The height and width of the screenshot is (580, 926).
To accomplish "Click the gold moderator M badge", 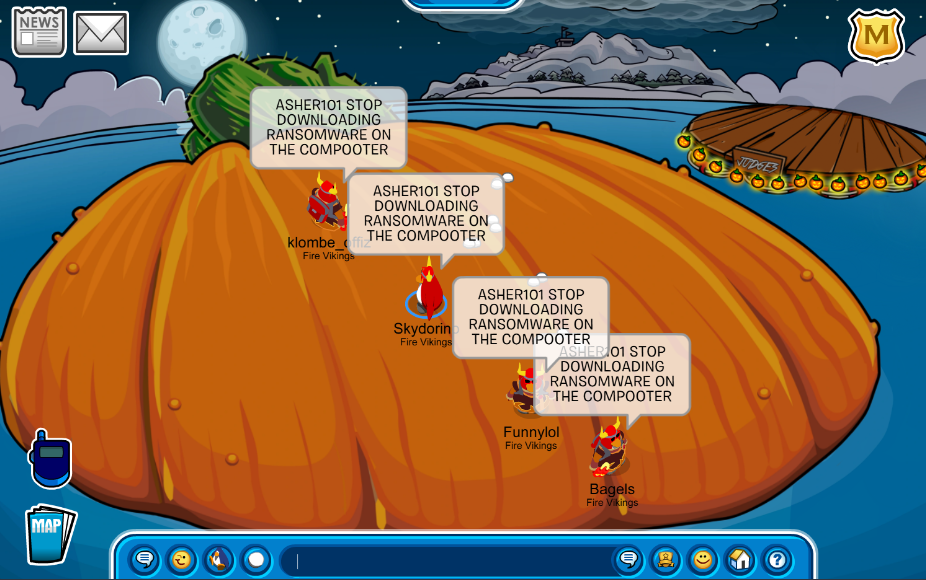I will pos(876,37).
